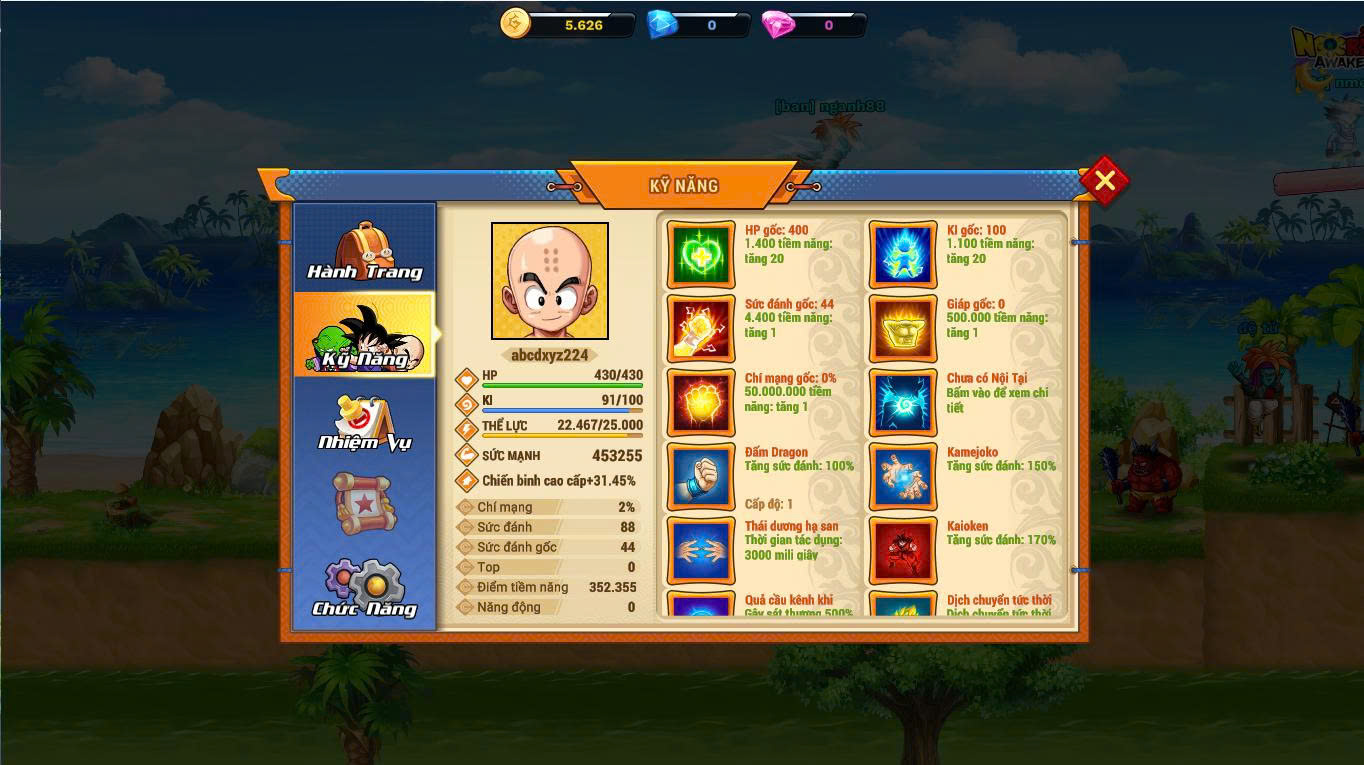Select the Sức đánh gốc attack icon
Viewport: 1364px width, 765px height.
coord(701,329)
